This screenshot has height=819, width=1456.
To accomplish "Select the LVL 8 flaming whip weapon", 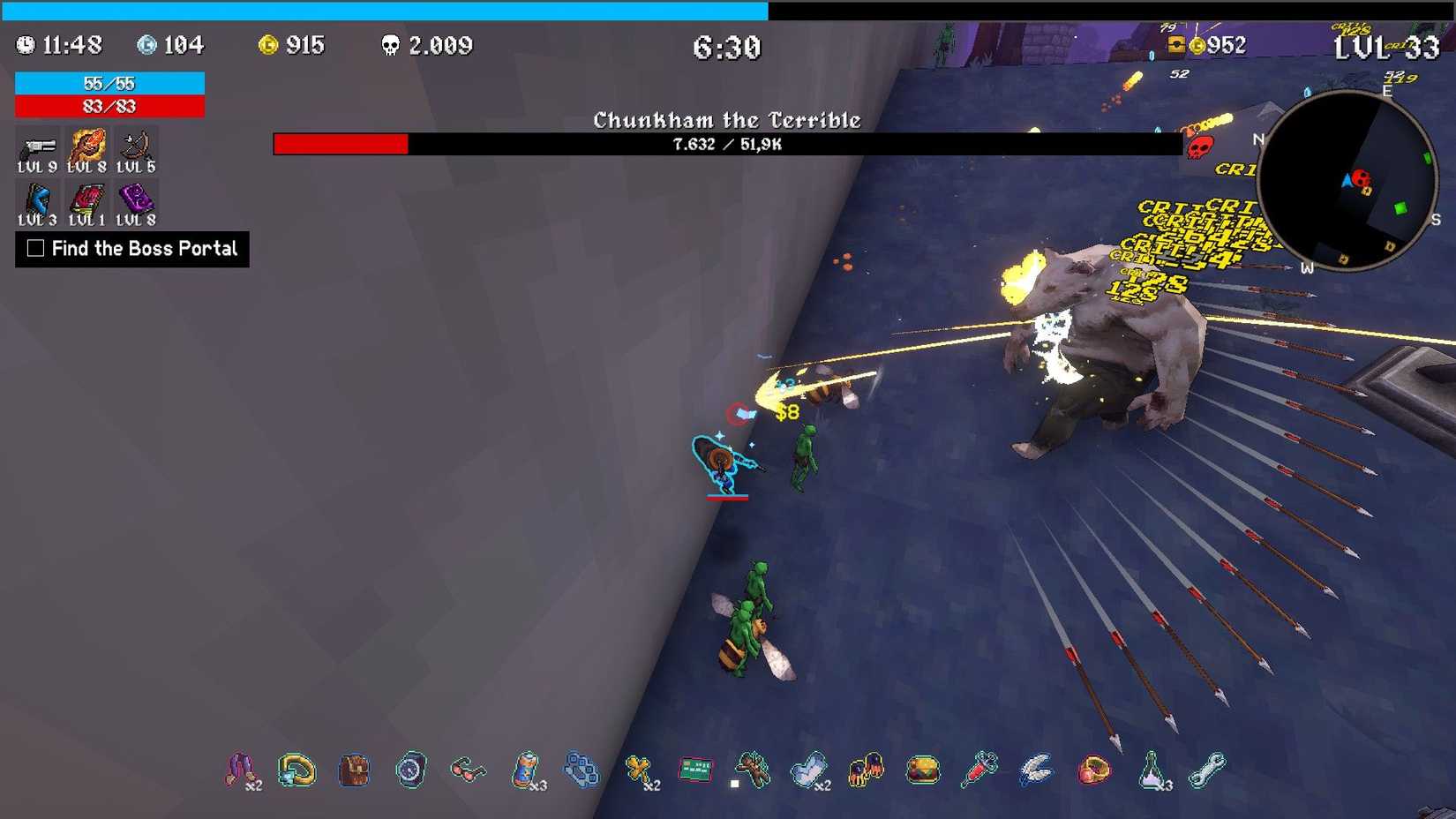I will [87, 147].
